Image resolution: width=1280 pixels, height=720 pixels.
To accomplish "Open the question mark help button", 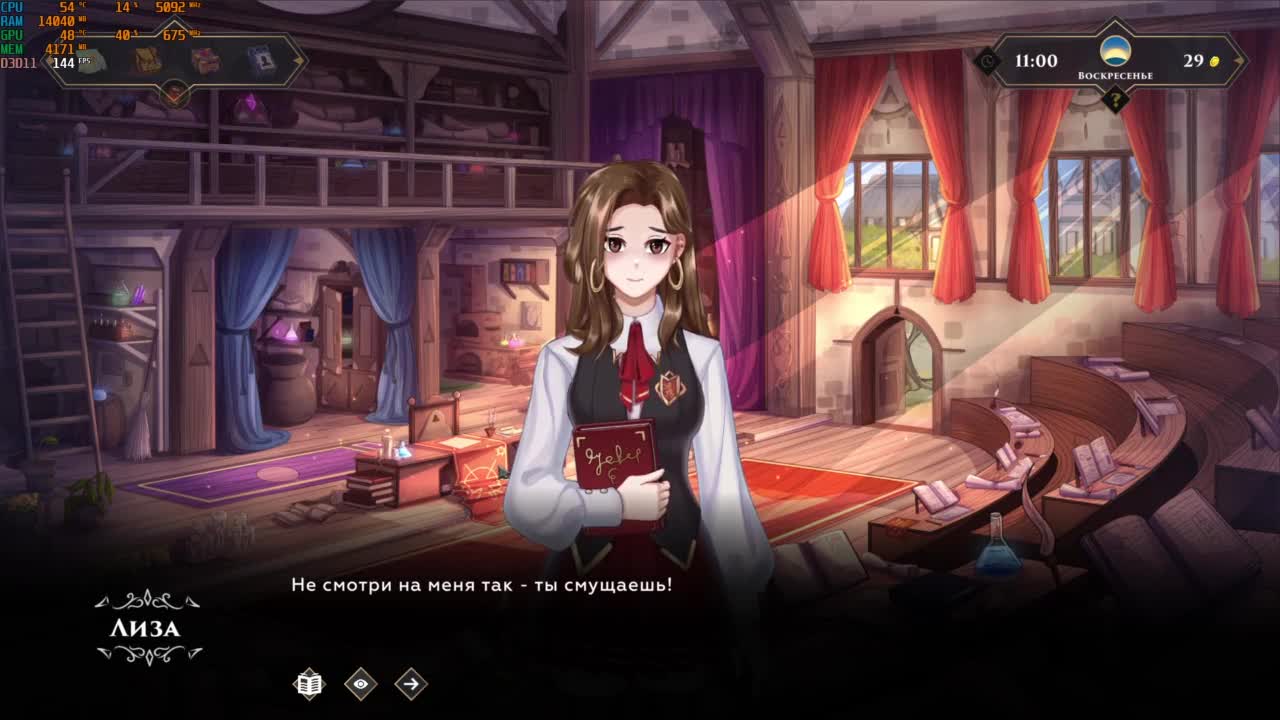I will click(1115, 99).
